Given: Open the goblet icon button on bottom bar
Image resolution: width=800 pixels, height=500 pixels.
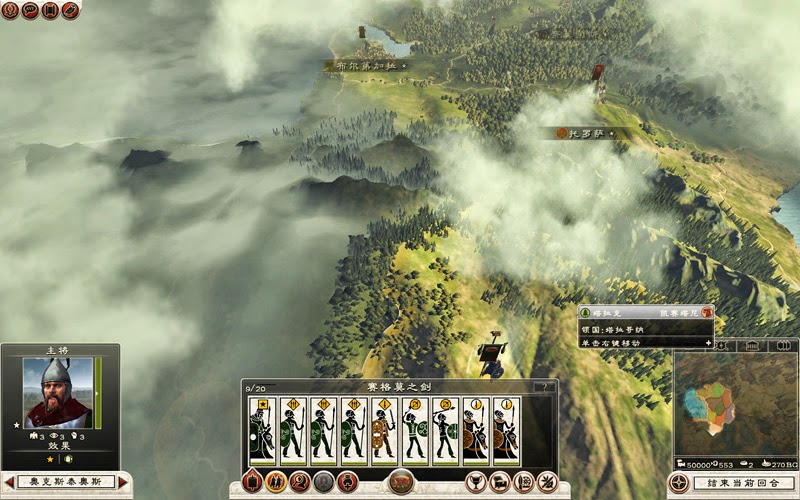Looking at the screenshot, I should coord(478,482).
